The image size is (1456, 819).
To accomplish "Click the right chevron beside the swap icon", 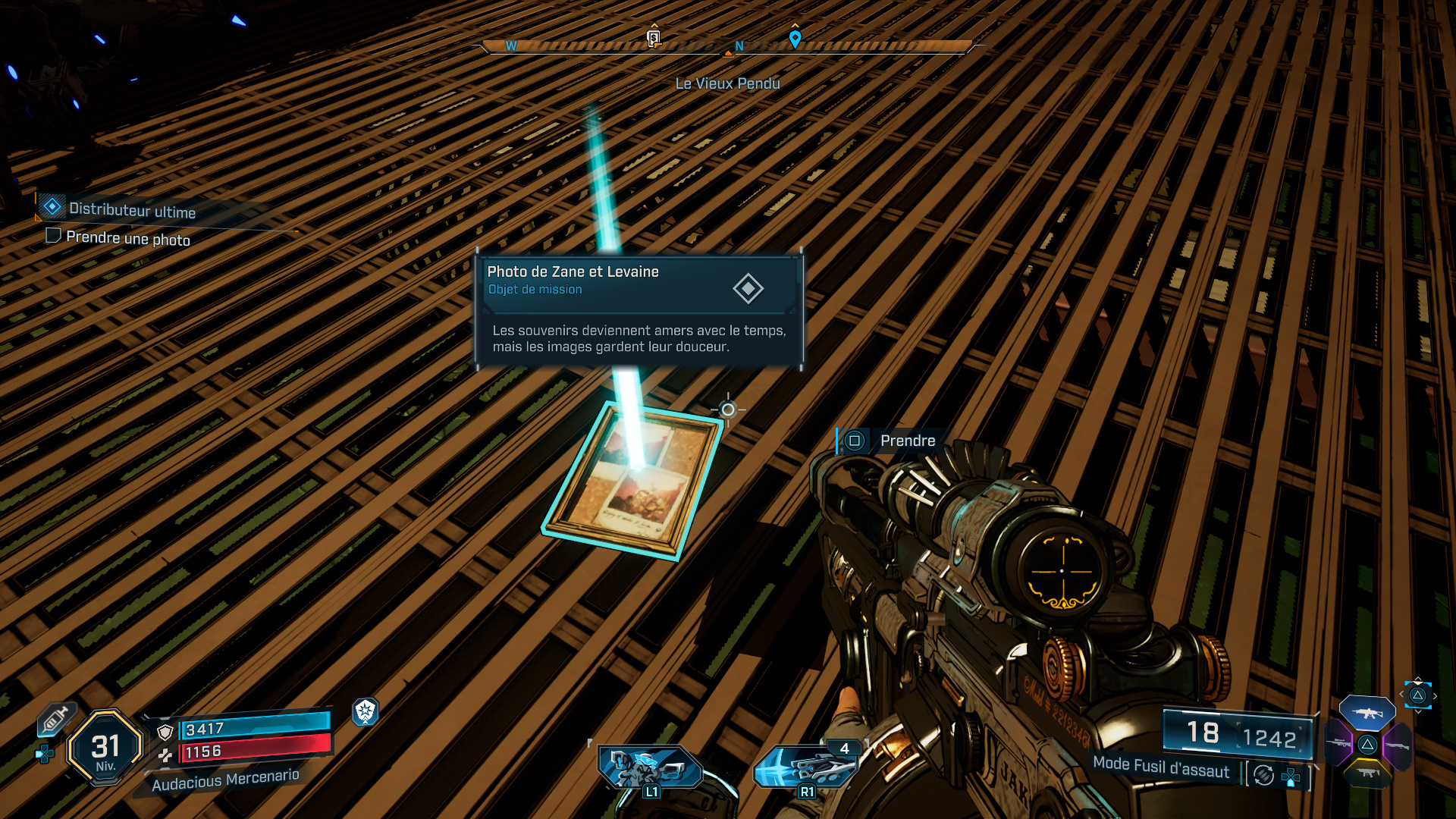I will click(1435, 696).
